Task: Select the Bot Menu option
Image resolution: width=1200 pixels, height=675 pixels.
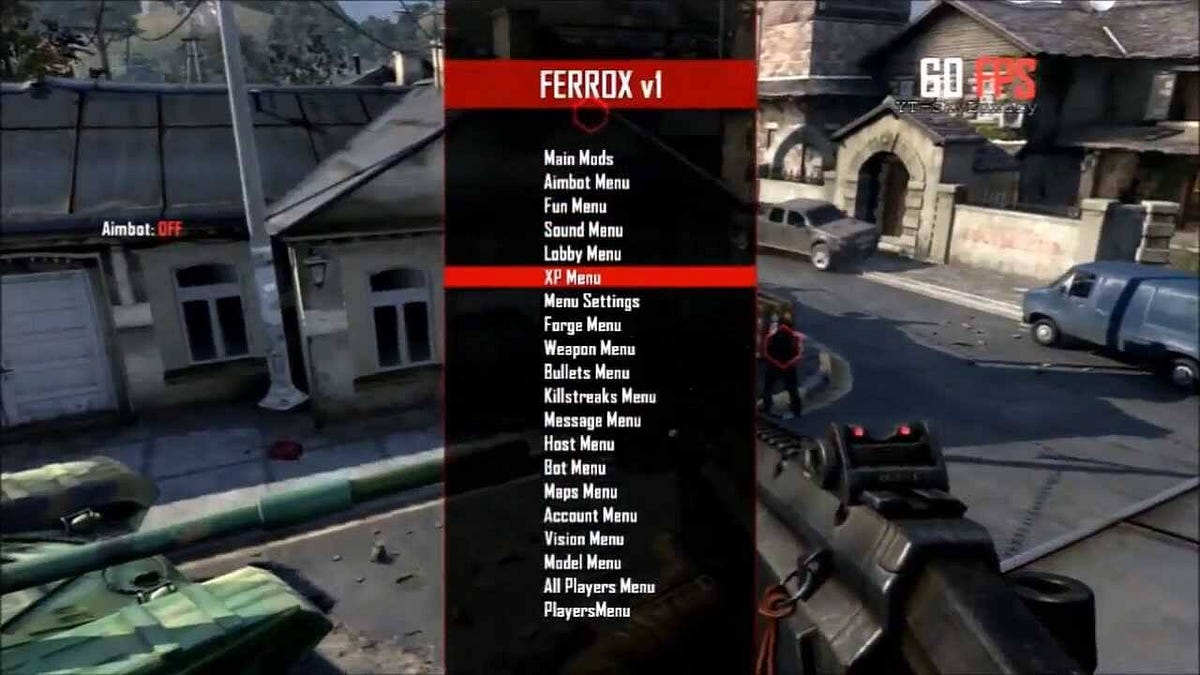Action: coord(574,468)
